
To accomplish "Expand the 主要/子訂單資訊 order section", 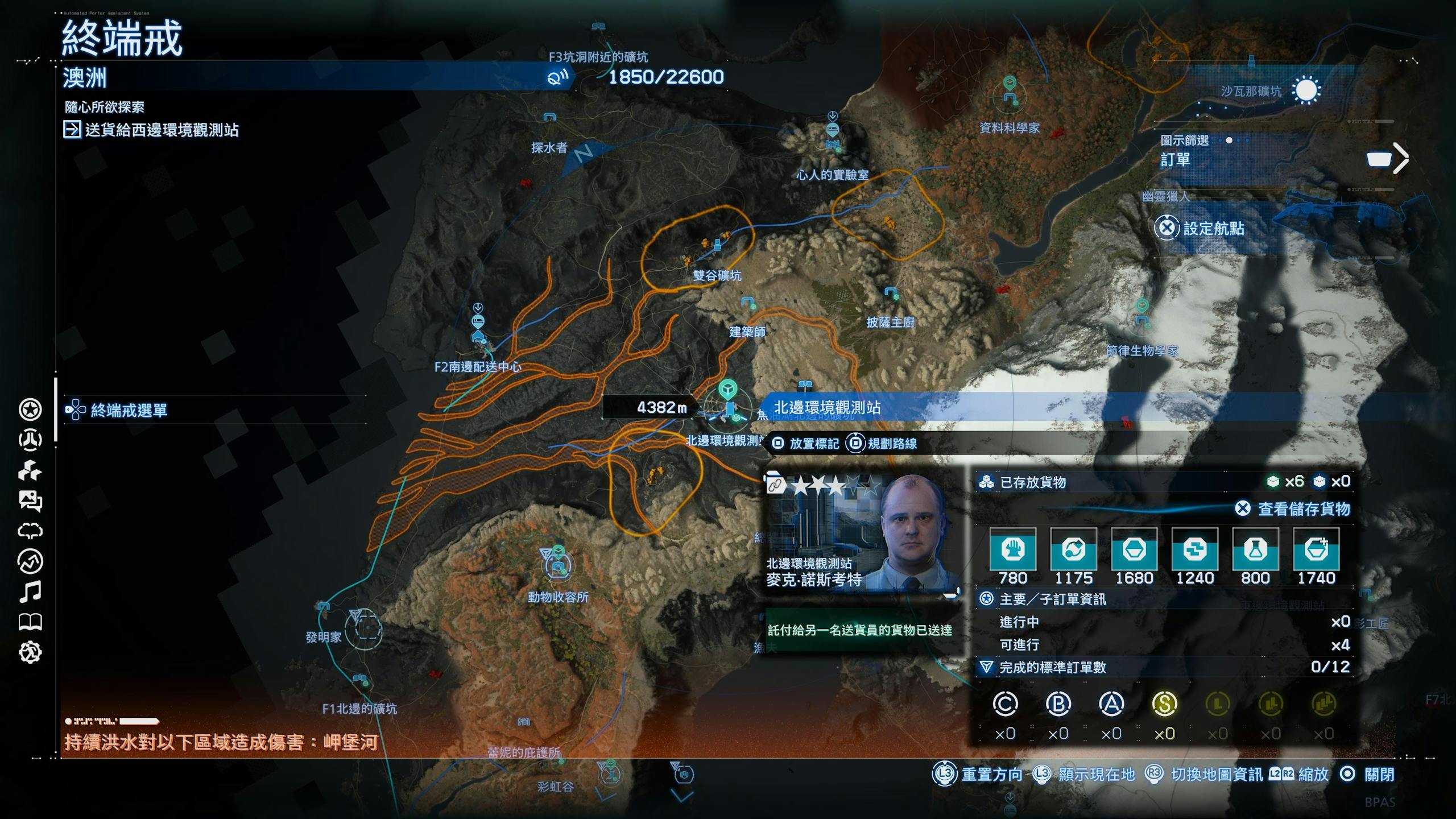I will click(1052, 599).
